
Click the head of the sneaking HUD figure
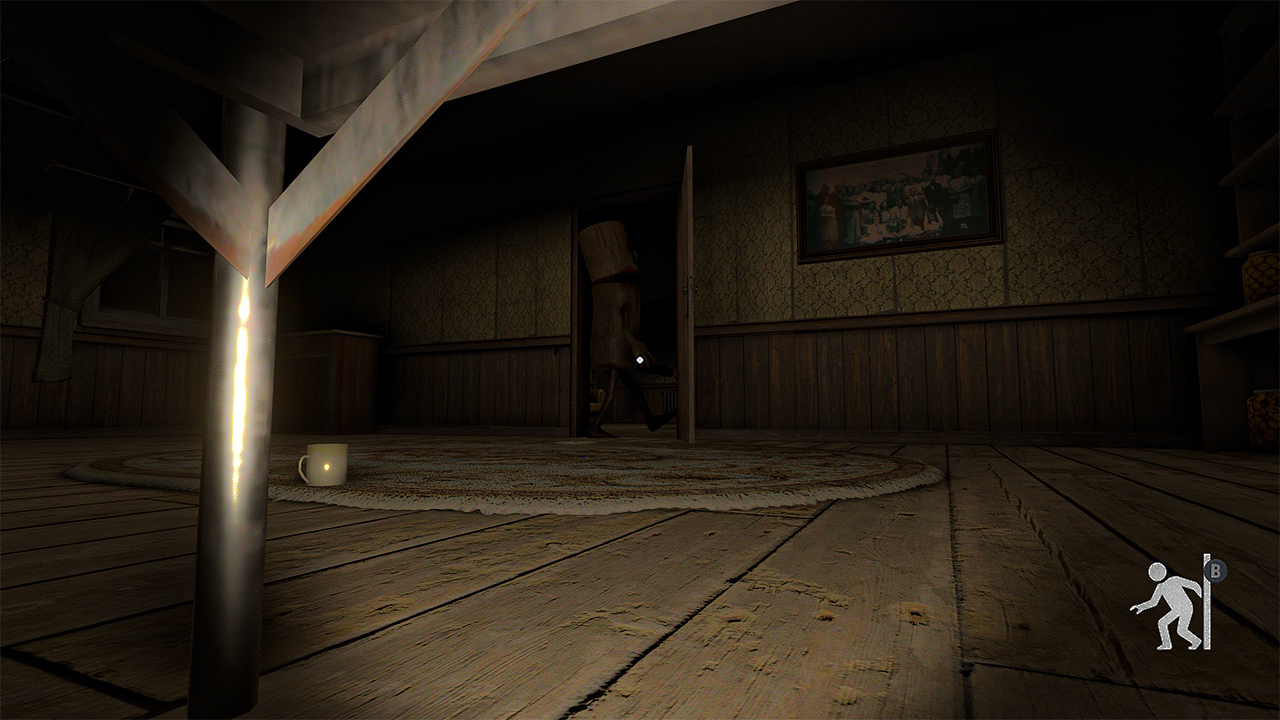(x=1156, y=572)
